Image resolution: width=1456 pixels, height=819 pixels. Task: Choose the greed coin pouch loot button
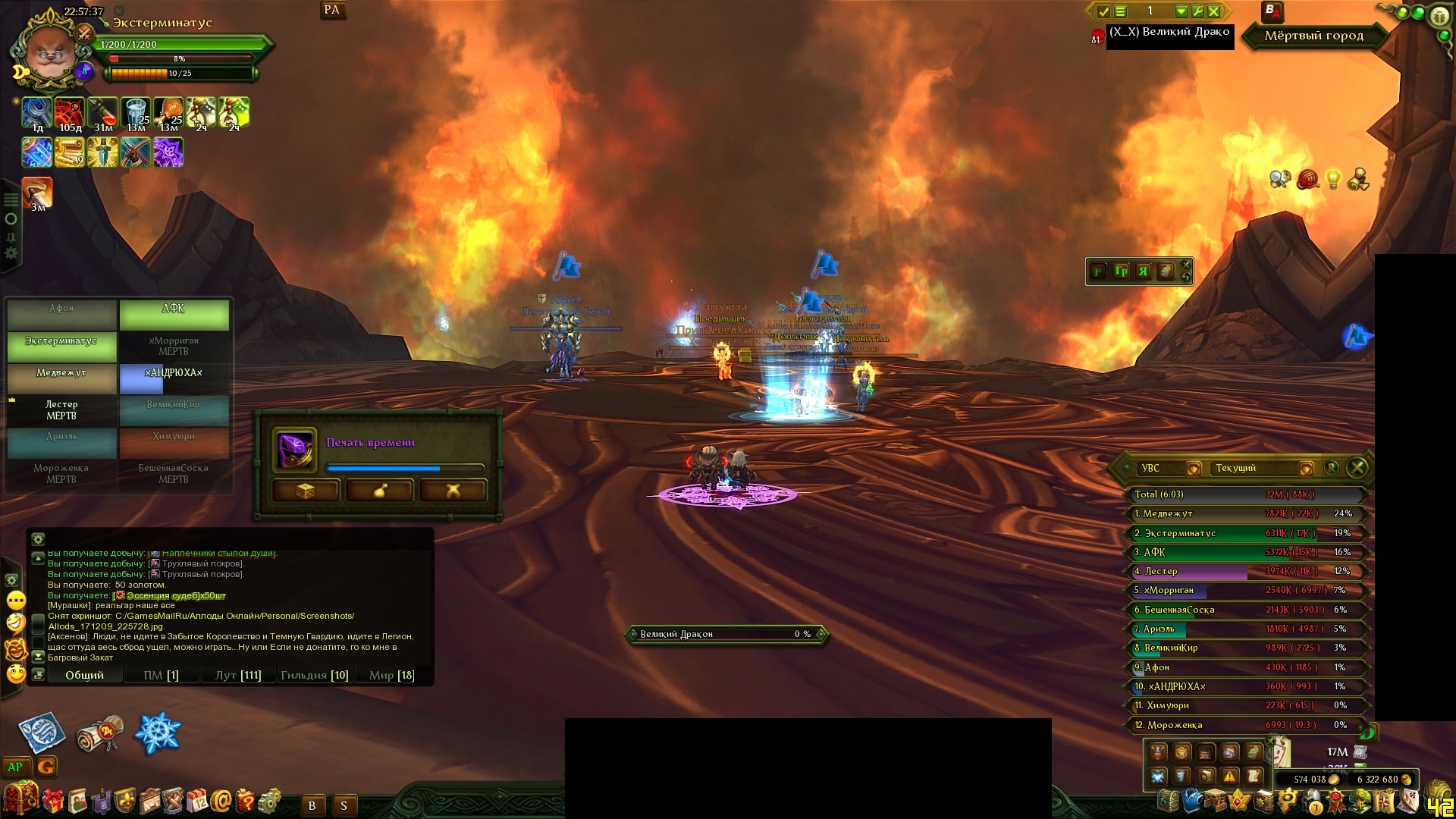379,491
